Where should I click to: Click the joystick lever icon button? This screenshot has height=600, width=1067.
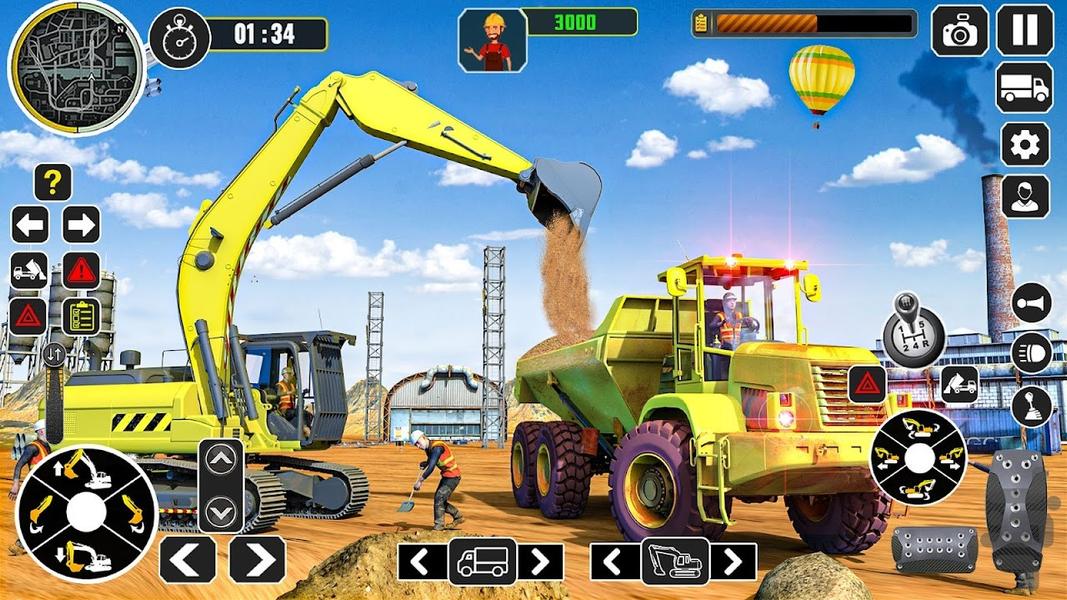coord(1031,406)
